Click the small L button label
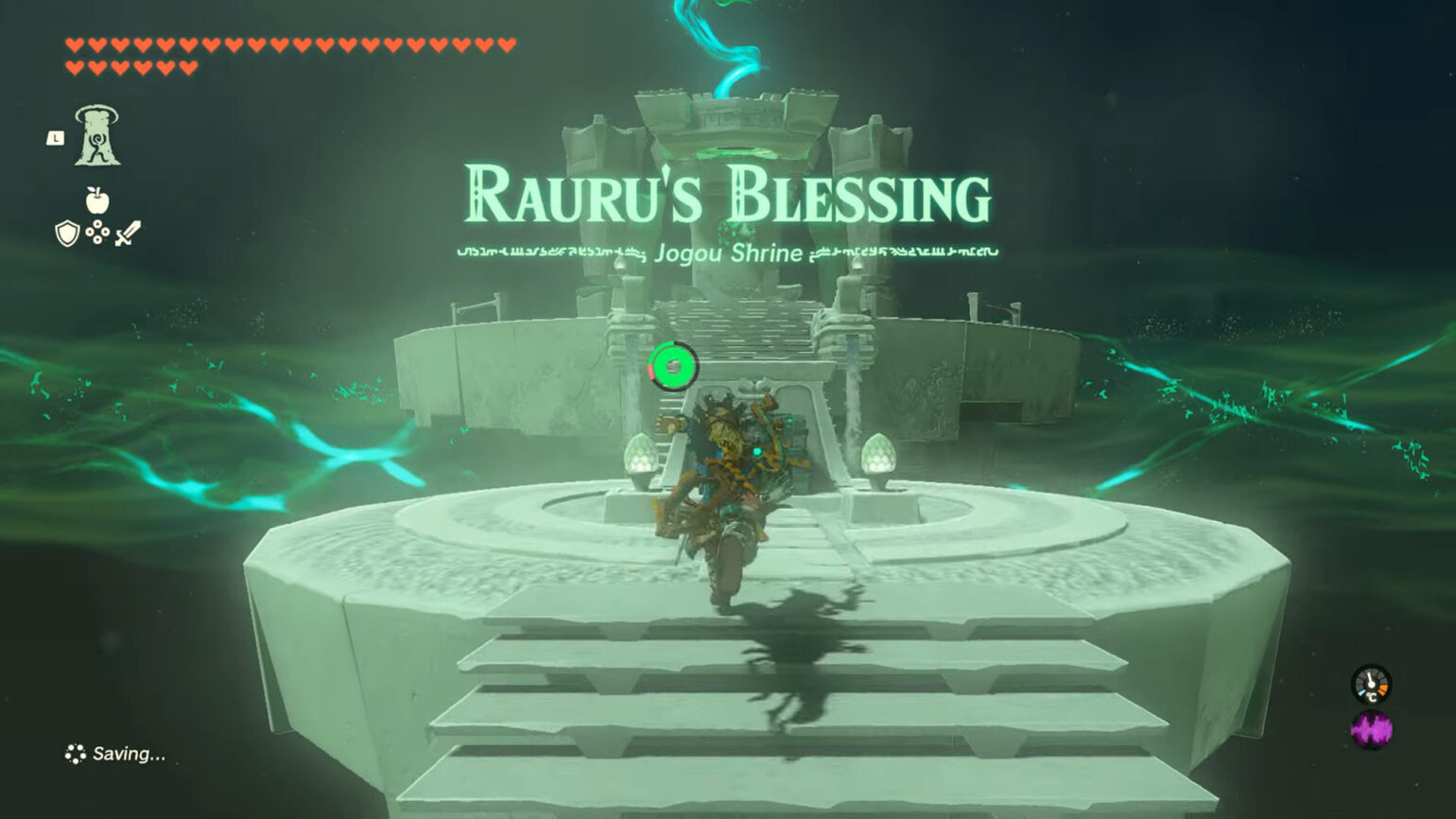Screen dimensions: 1456x819 [56, 138]
